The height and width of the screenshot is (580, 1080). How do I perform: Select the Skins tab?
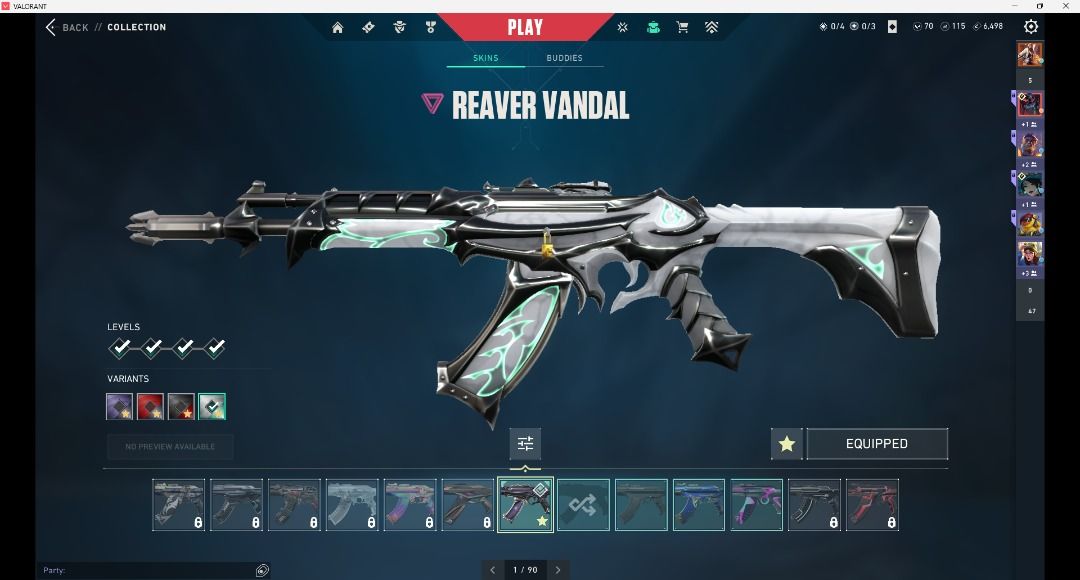pos(485,58)
